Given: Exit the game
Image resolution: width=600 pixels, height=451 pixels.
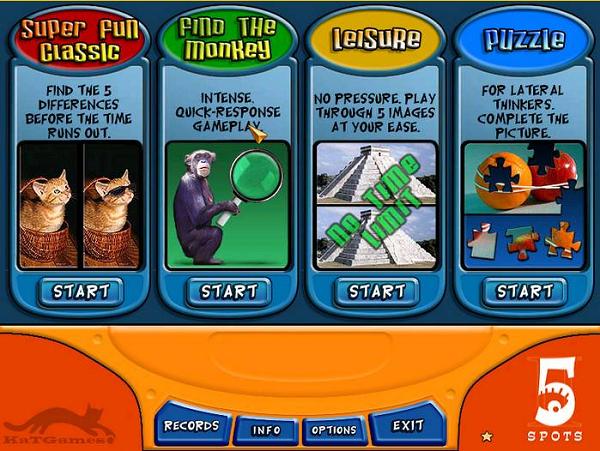Looking at the screenshot, I should [407, 426].
